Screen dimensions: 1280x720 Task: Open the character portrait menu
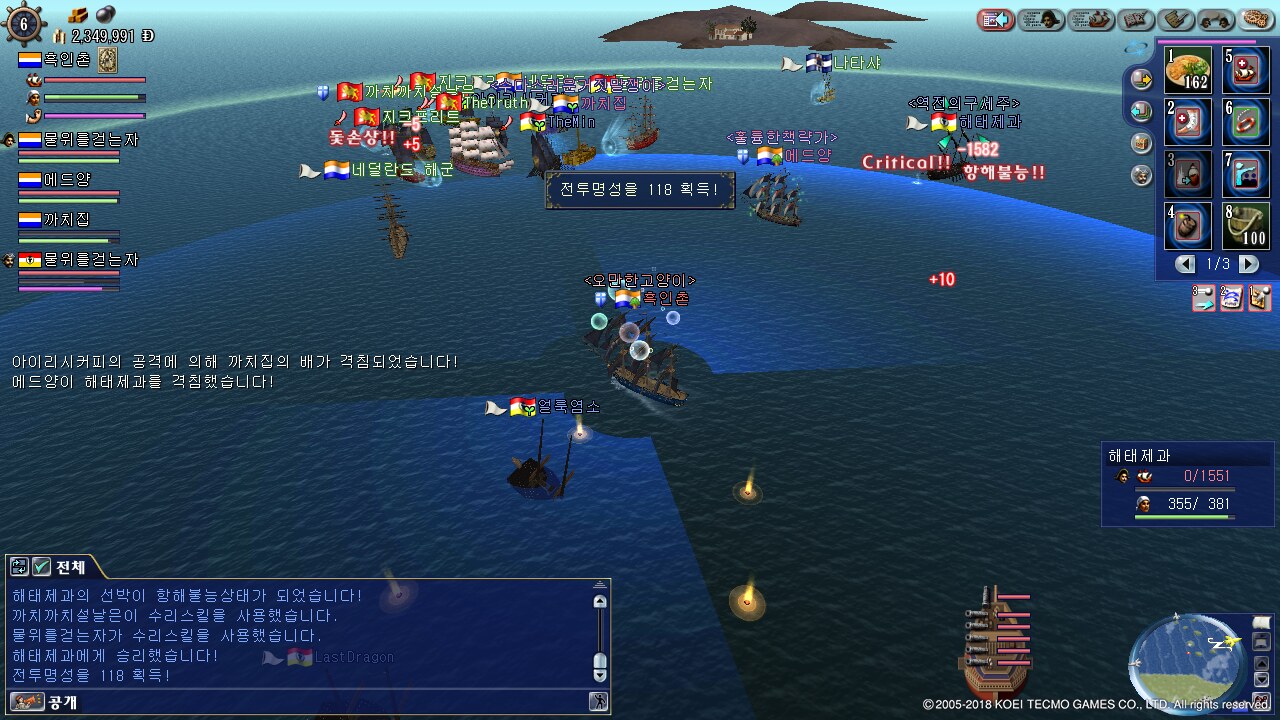1041,20
